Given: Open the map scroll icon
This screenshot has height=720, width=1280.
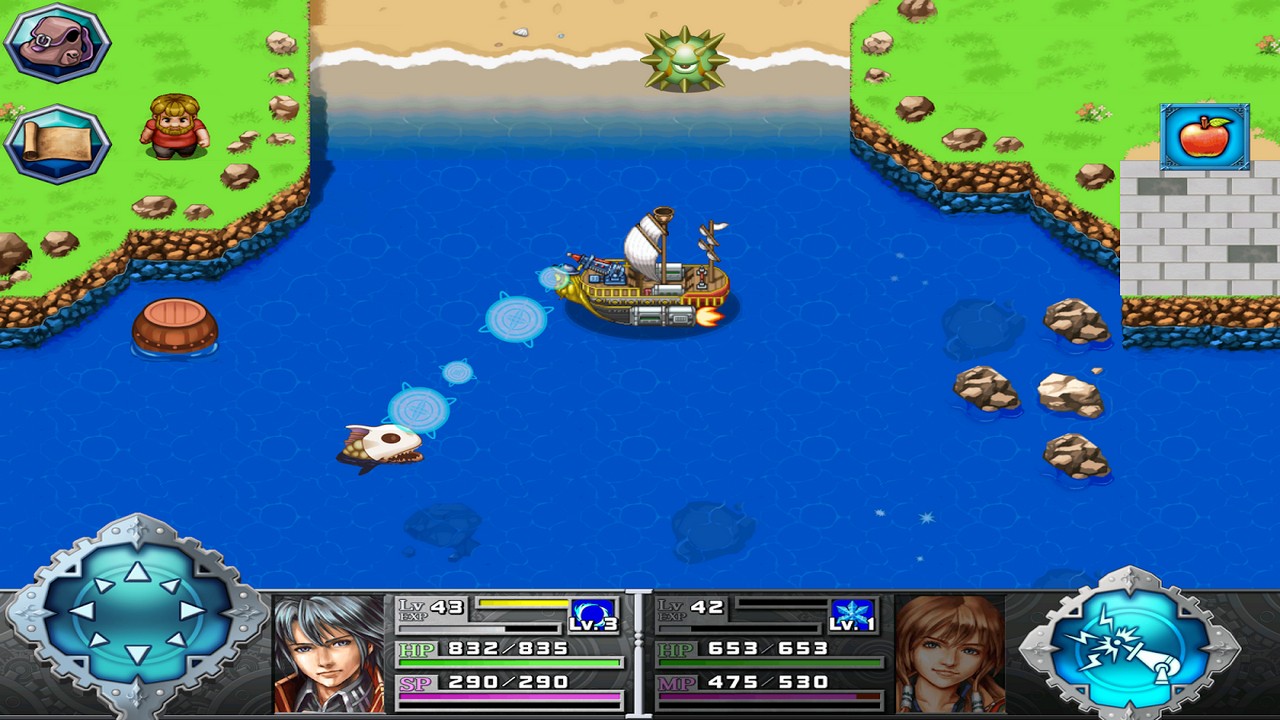Looking at the screenshot, I should click(57, 140).
